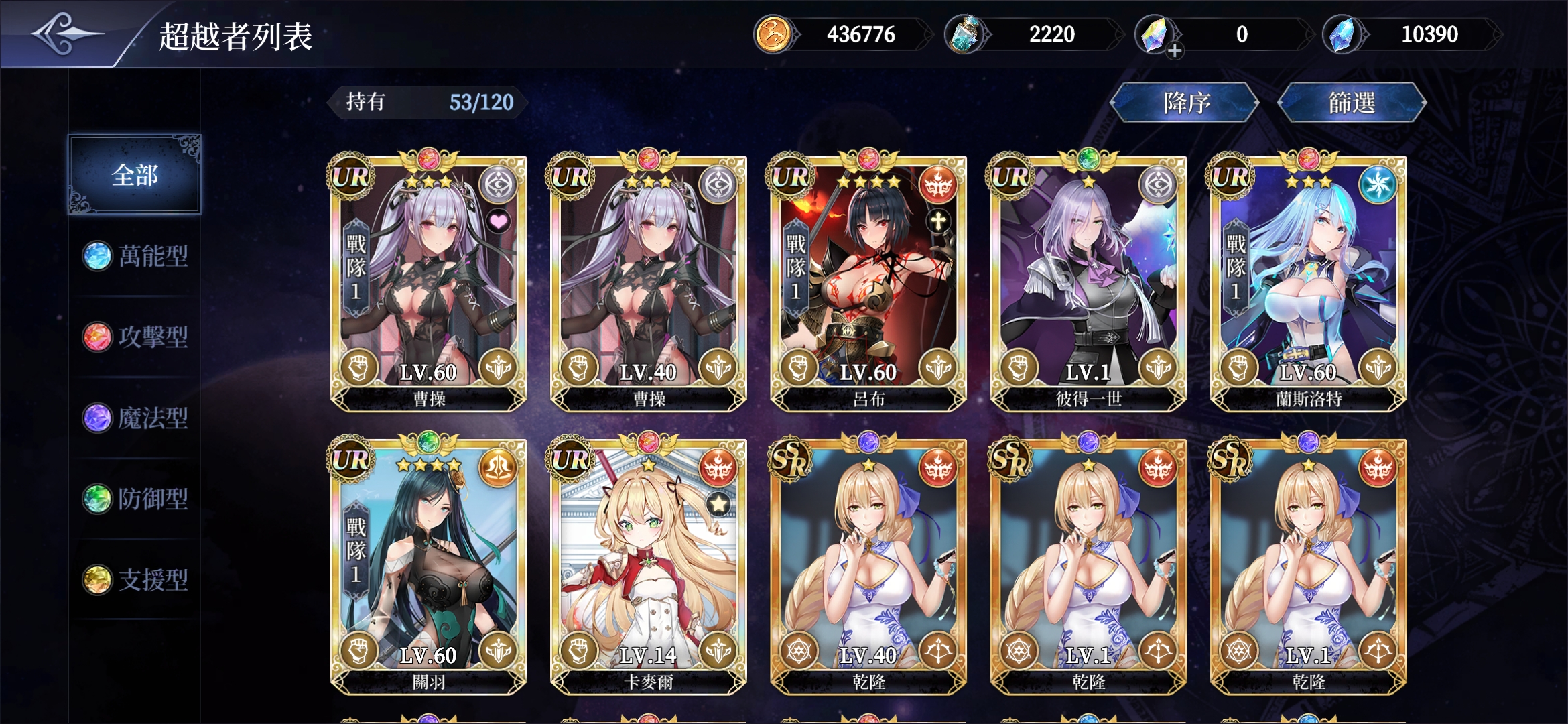1568x724 pixels.
Task: Click the 持有 53/120 ownership counter
Action: (426, 102)
